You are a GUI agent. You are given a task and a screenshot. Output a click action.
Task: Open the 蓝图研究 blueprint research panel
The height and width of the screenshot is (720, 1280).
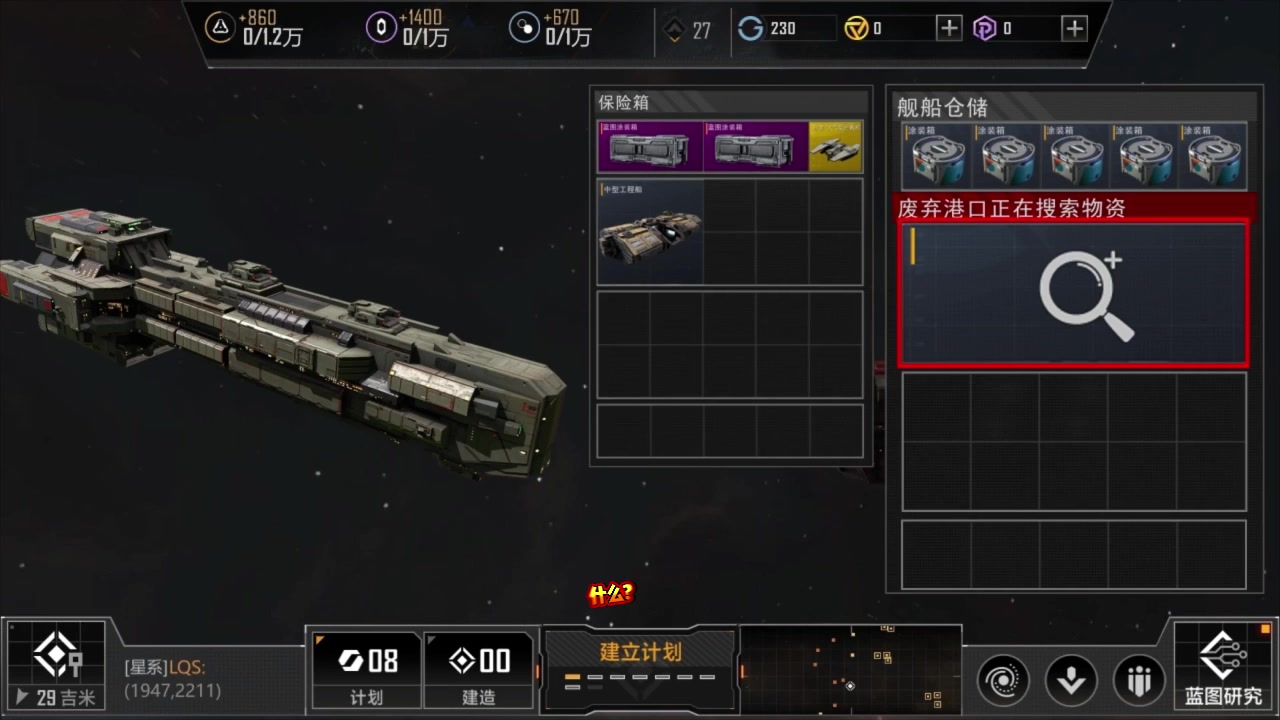coord(1223,666)
